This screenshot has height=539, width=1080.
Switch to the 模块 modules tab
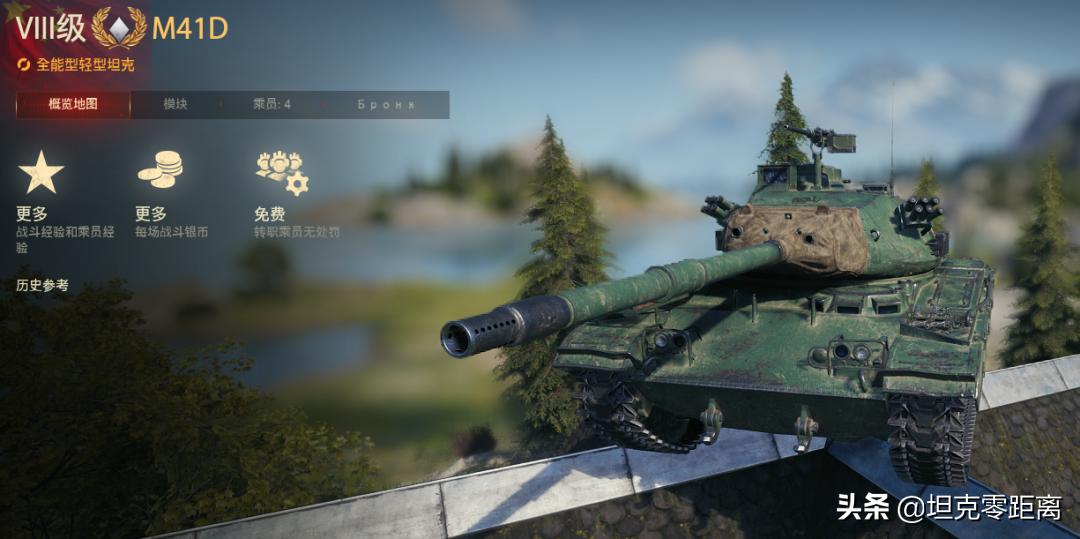pos(176,104)
